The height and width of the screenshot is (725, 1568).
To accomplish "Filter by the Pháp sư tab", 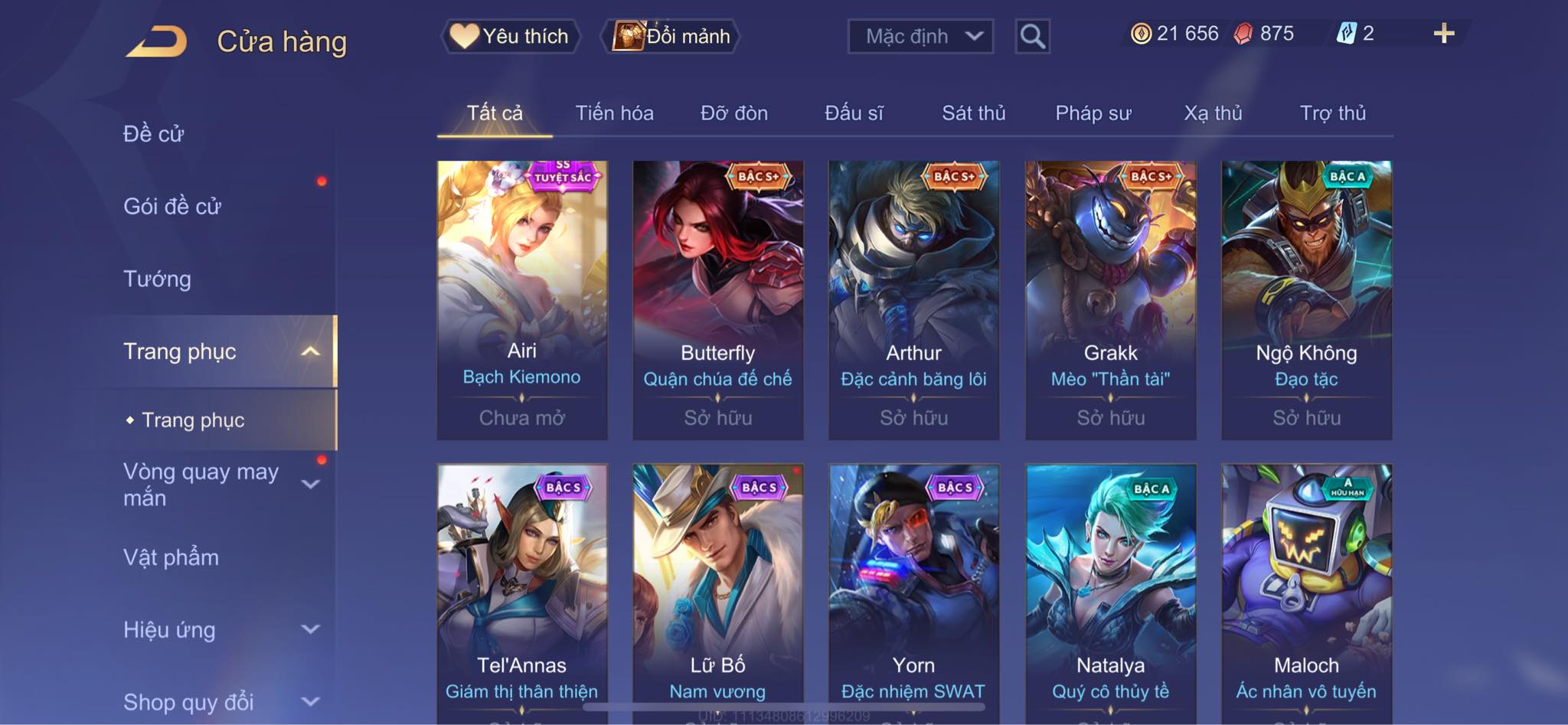I will coord(1093,113).
